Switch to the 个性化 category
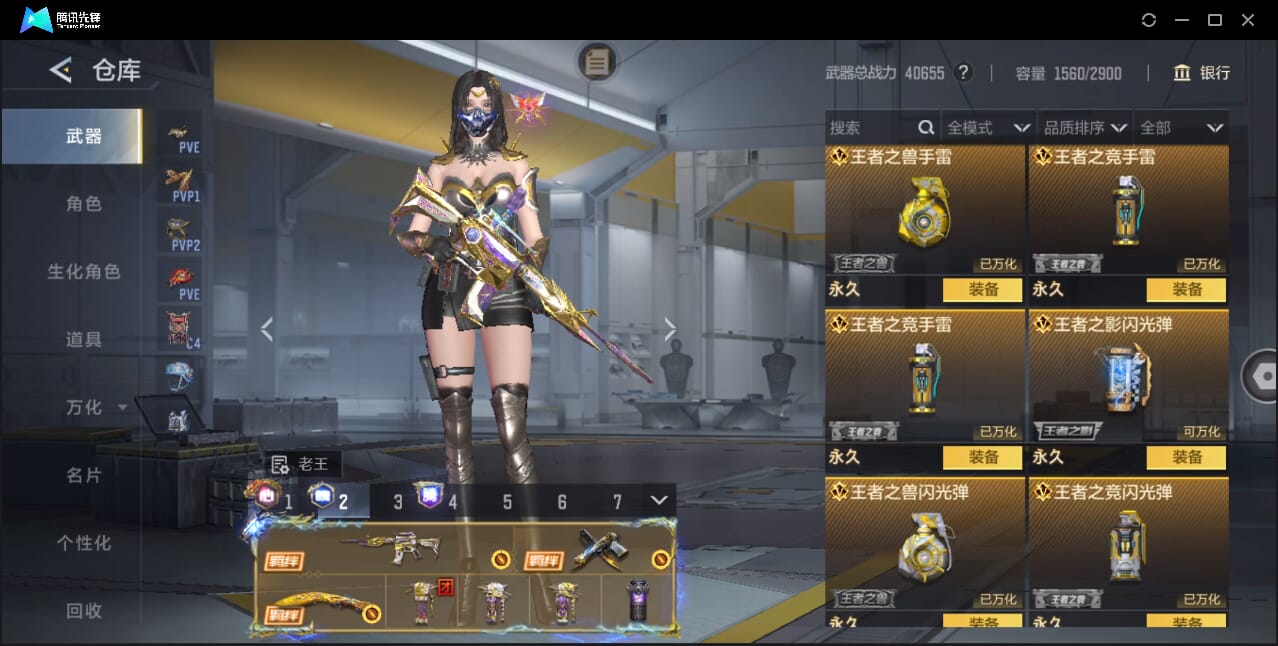Viewport: 1278px width, 646px height. 84,544
